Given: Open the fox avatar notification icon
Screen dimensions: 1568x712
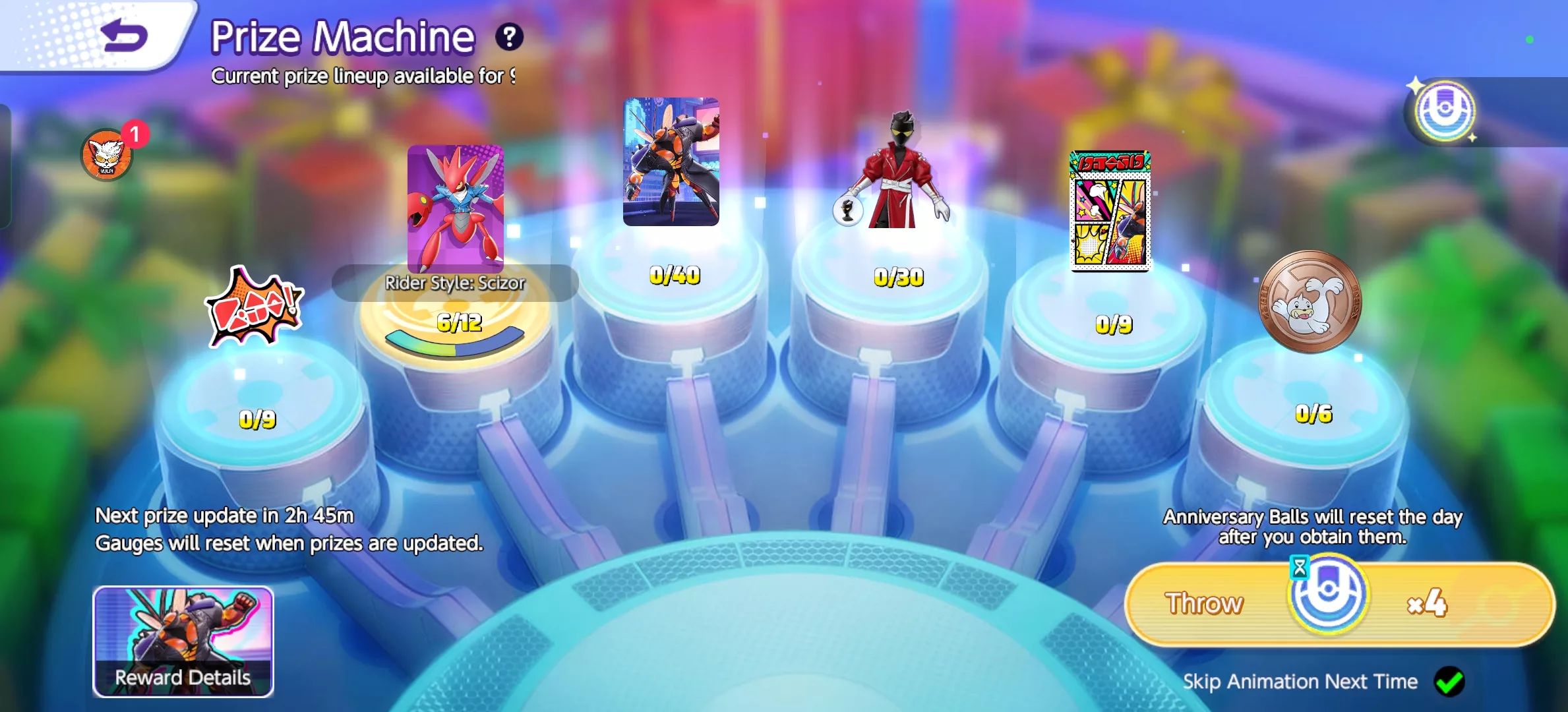Looking at the screenshot, I should [107, 156].
